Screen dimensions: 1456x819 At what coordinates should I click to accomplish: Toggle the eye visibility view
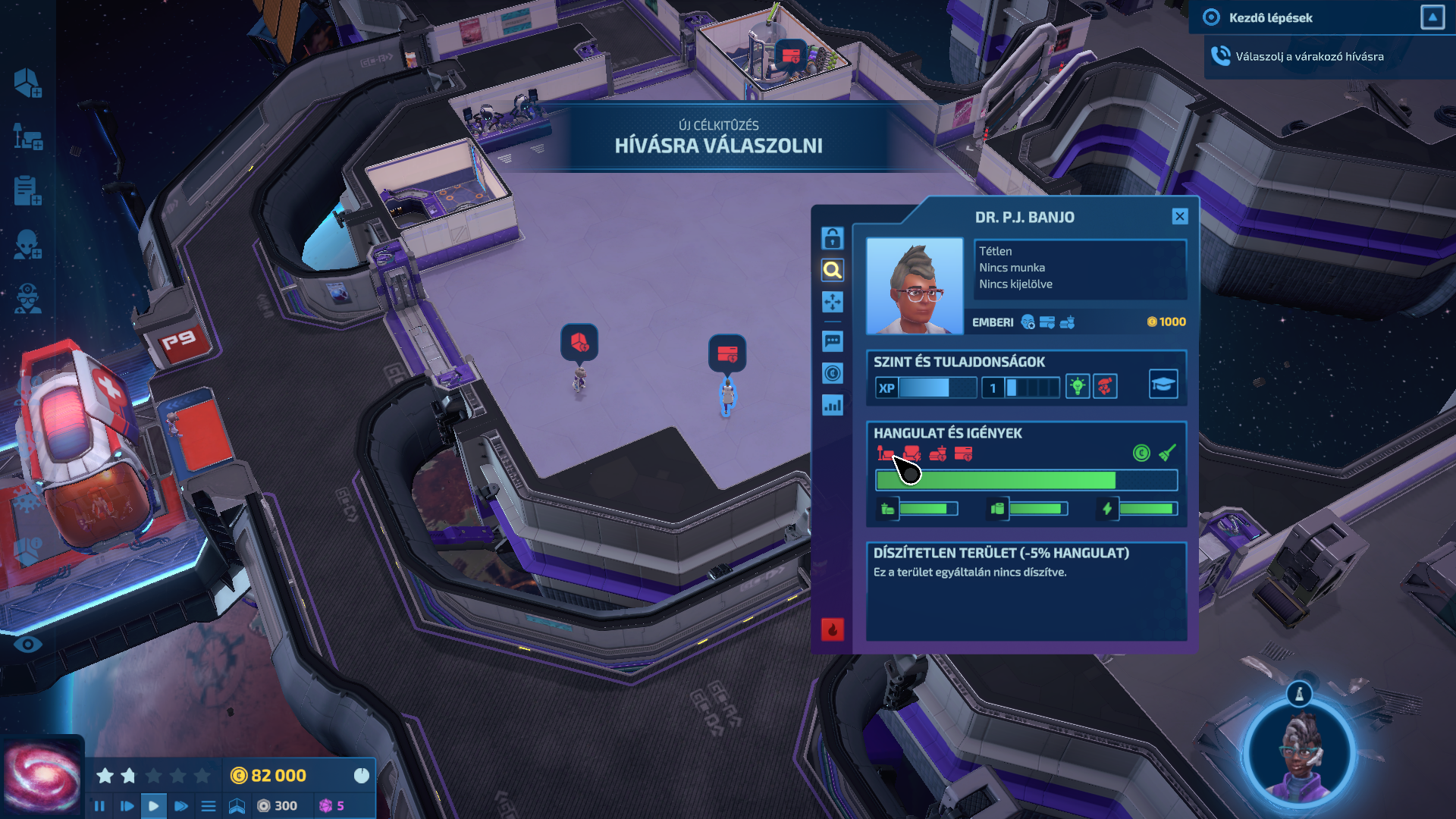tap(28, 645)
